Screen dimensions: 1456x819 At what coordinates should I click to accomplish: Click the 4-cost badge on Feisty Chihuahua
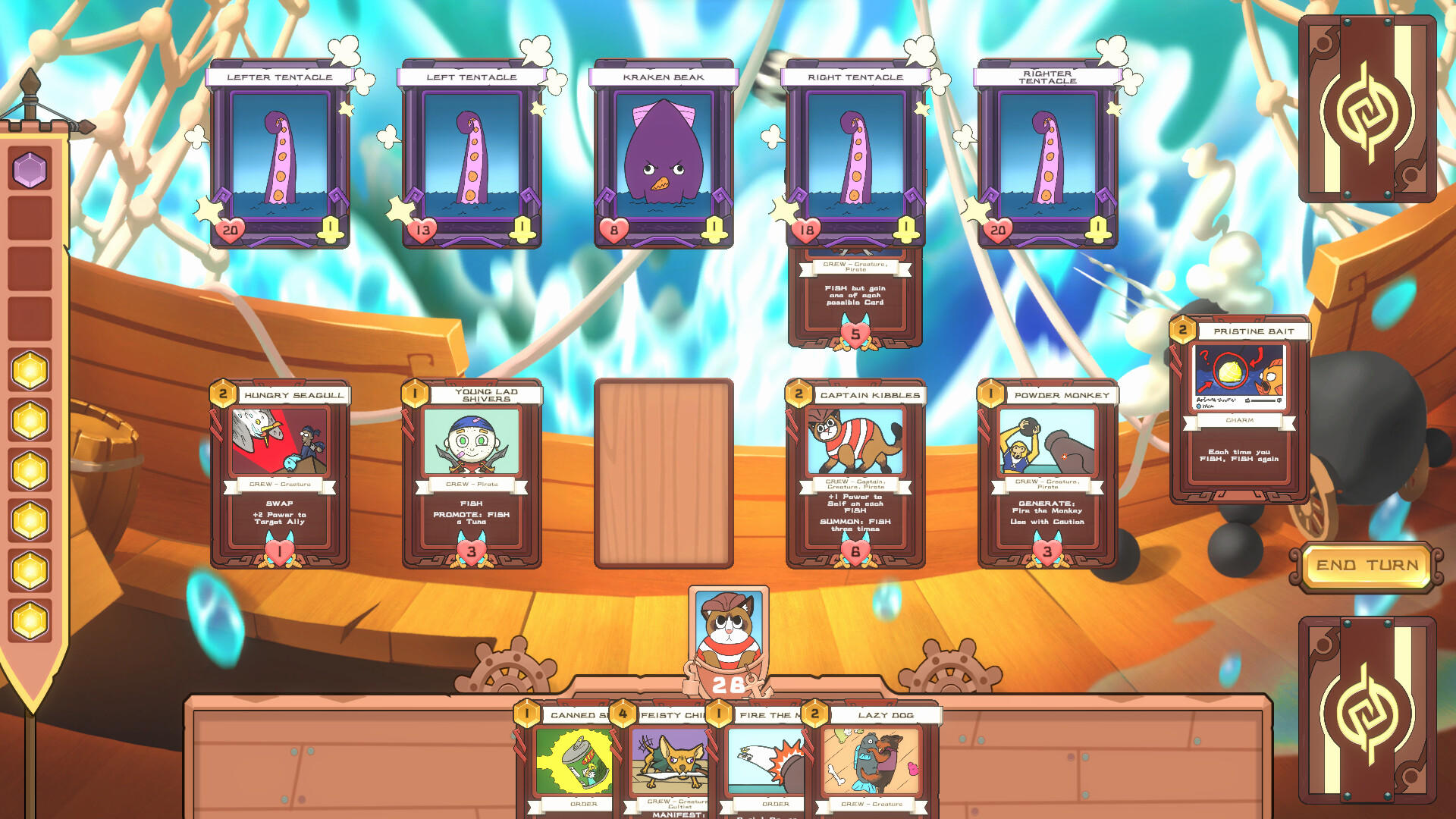coord(622,713)
